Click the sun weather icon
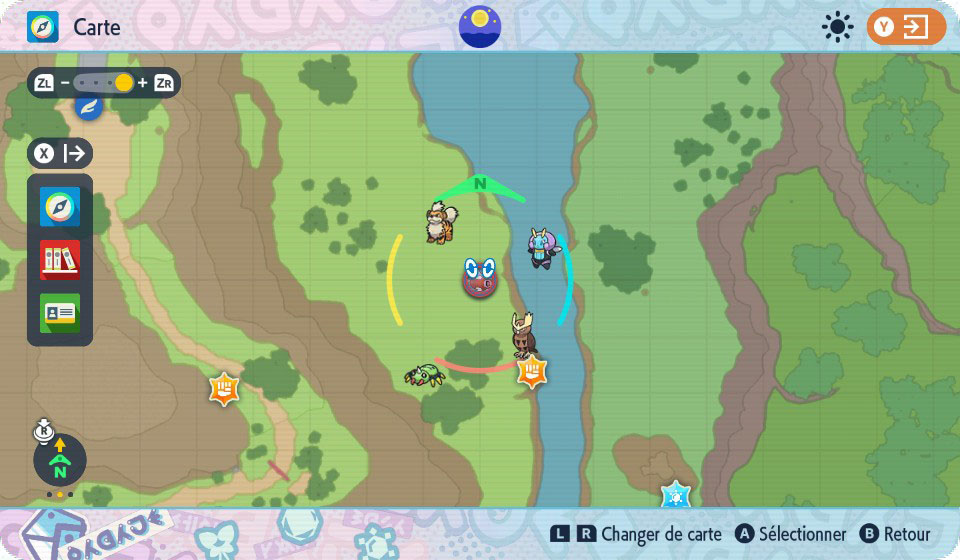The image size is (960, 560). pos(837,27)
